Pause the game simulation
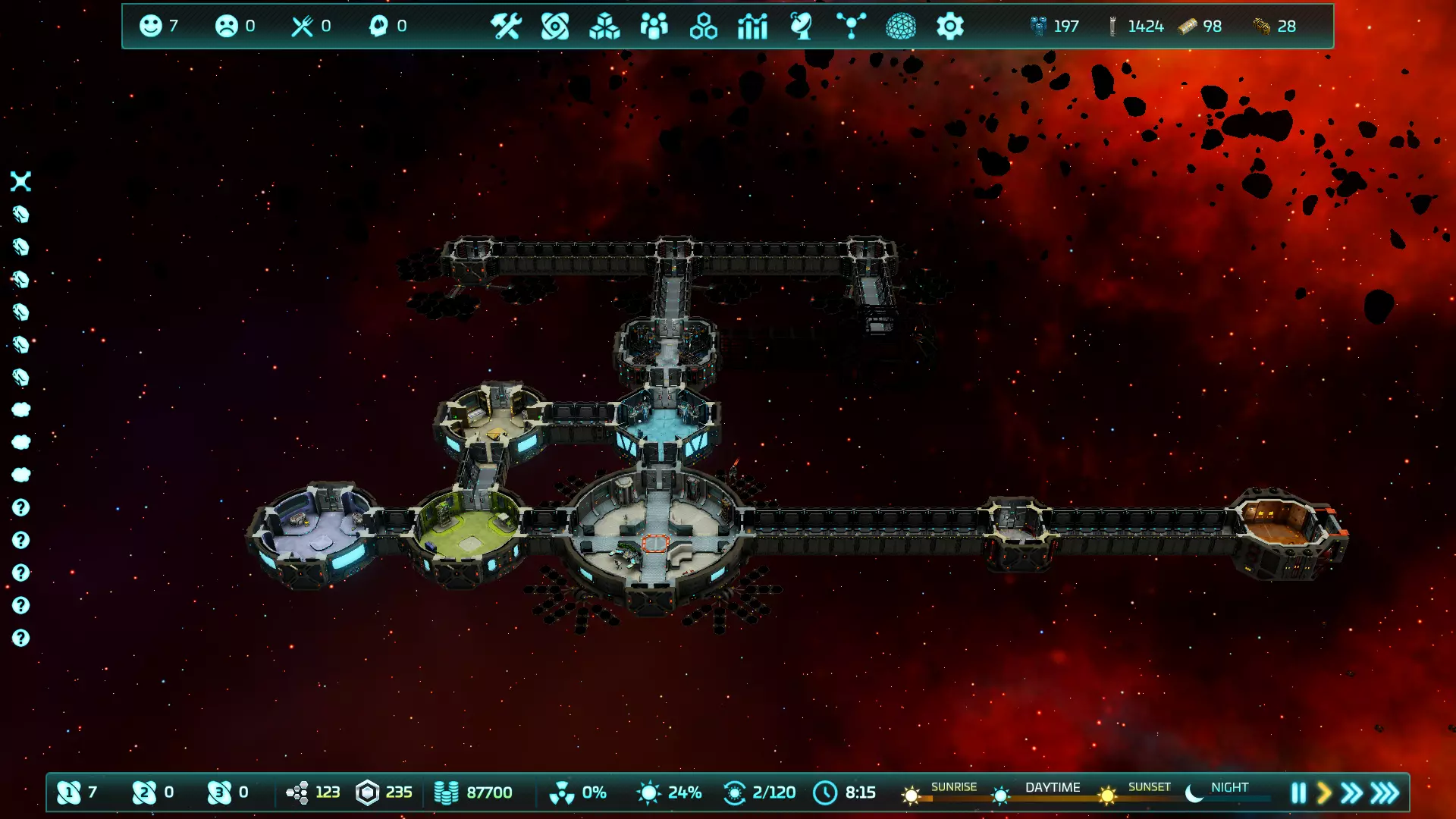 pyautogui.click(x=1298, y=793)
